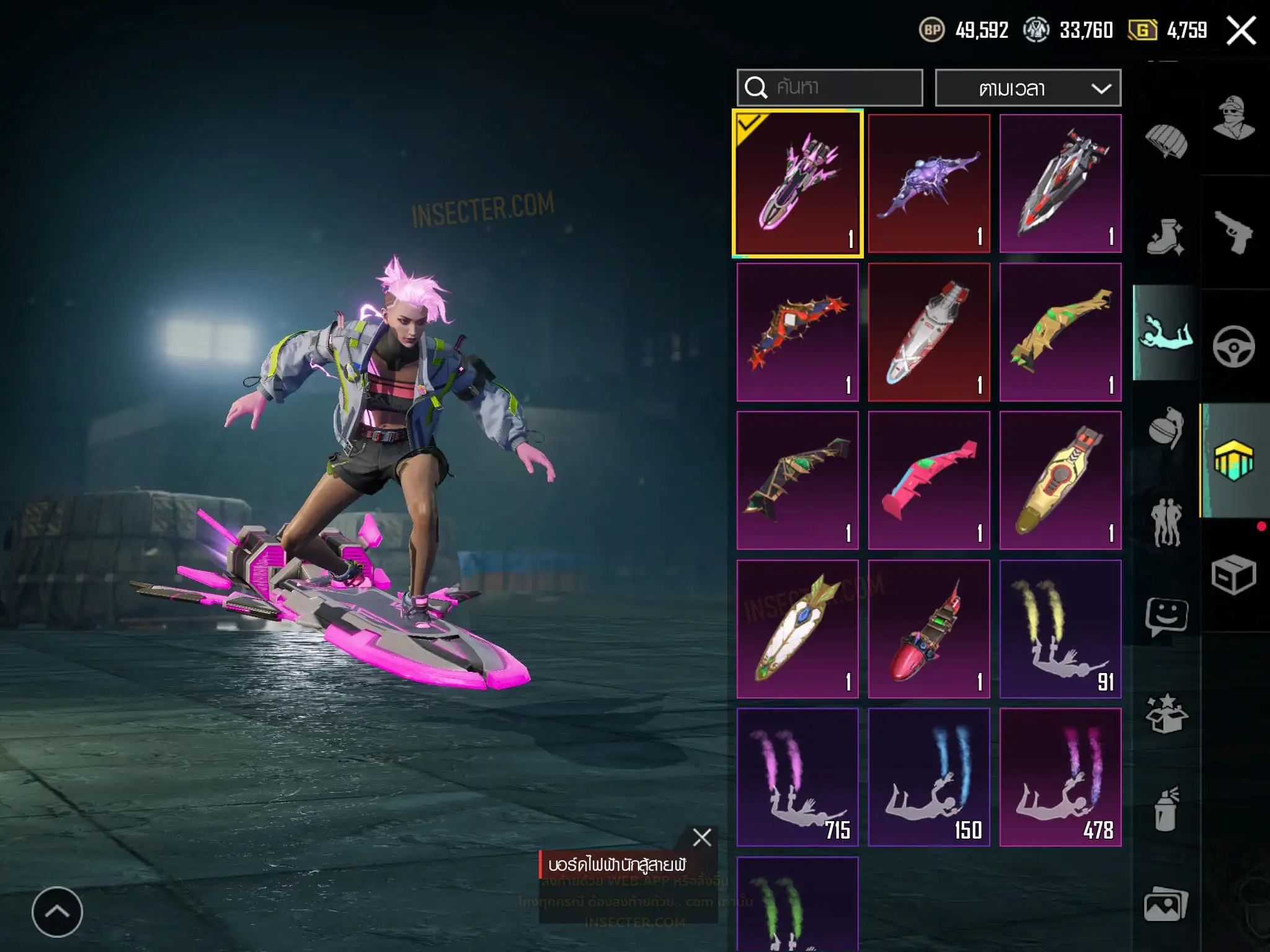Image resolution: width=1270 pixels, height=952 pixels.
Task: Close the inventory with the top-right X
Action: pos(1241,30)
